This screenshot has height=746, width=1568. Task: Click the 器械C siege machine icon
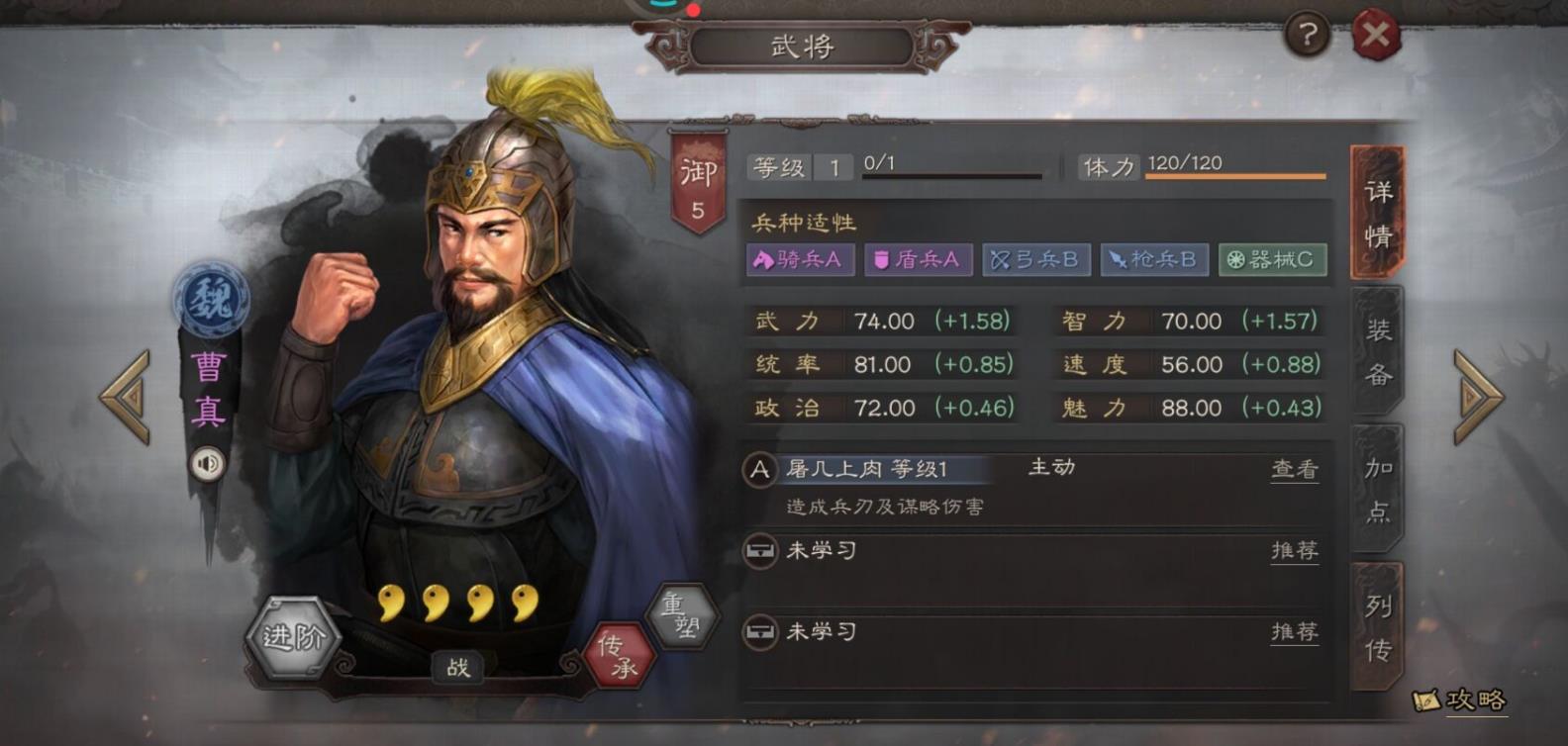[1272, 259]
